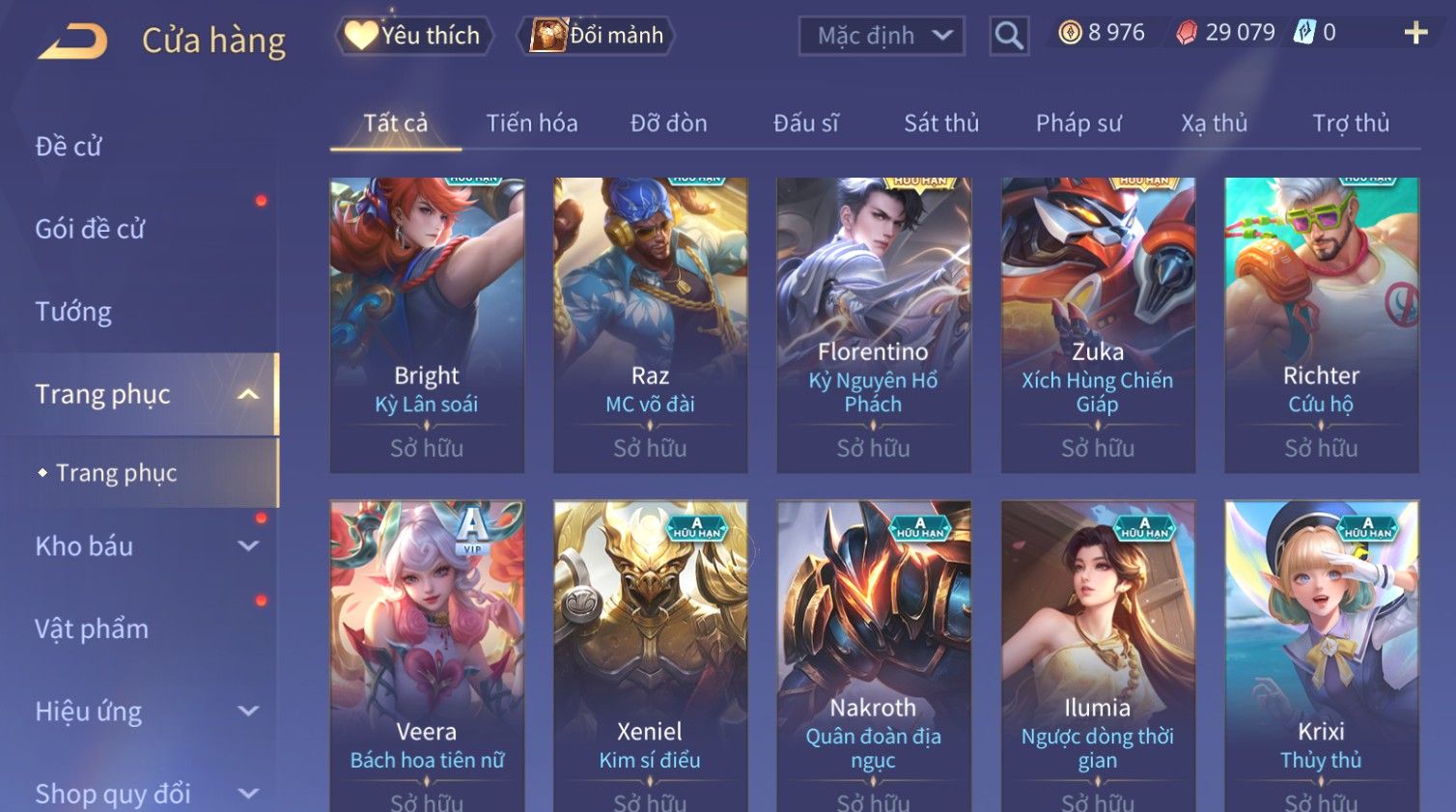Open the Vật phẩm items section
The width and height of the screenshot is (1456, 812).
92,630
